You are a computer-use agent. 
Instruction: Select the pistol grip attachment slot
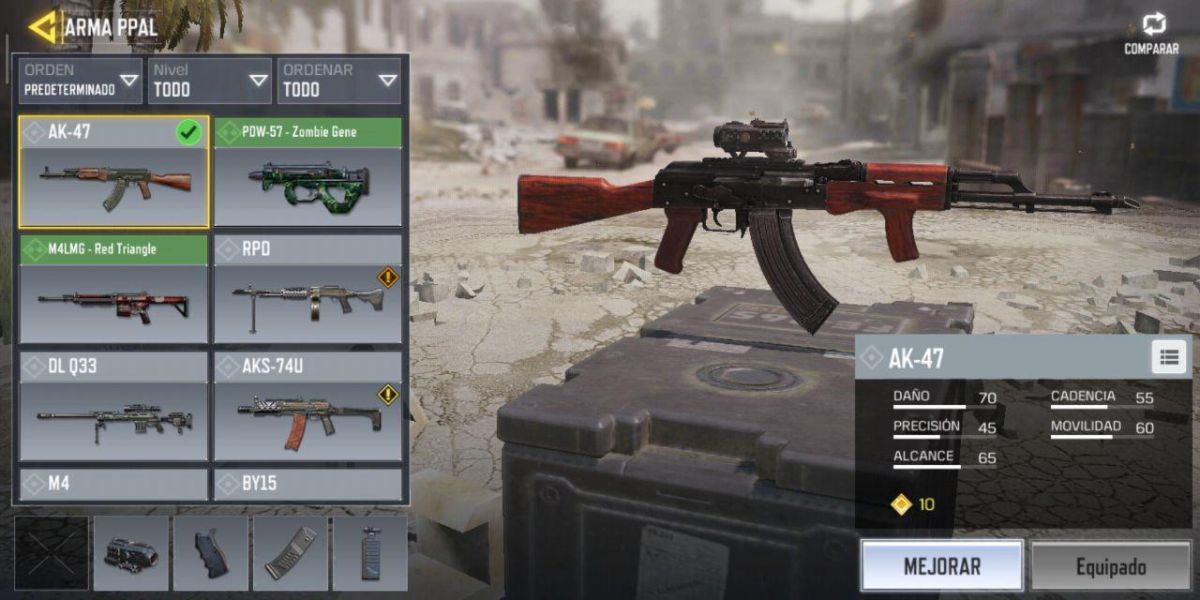pos(210,553)
